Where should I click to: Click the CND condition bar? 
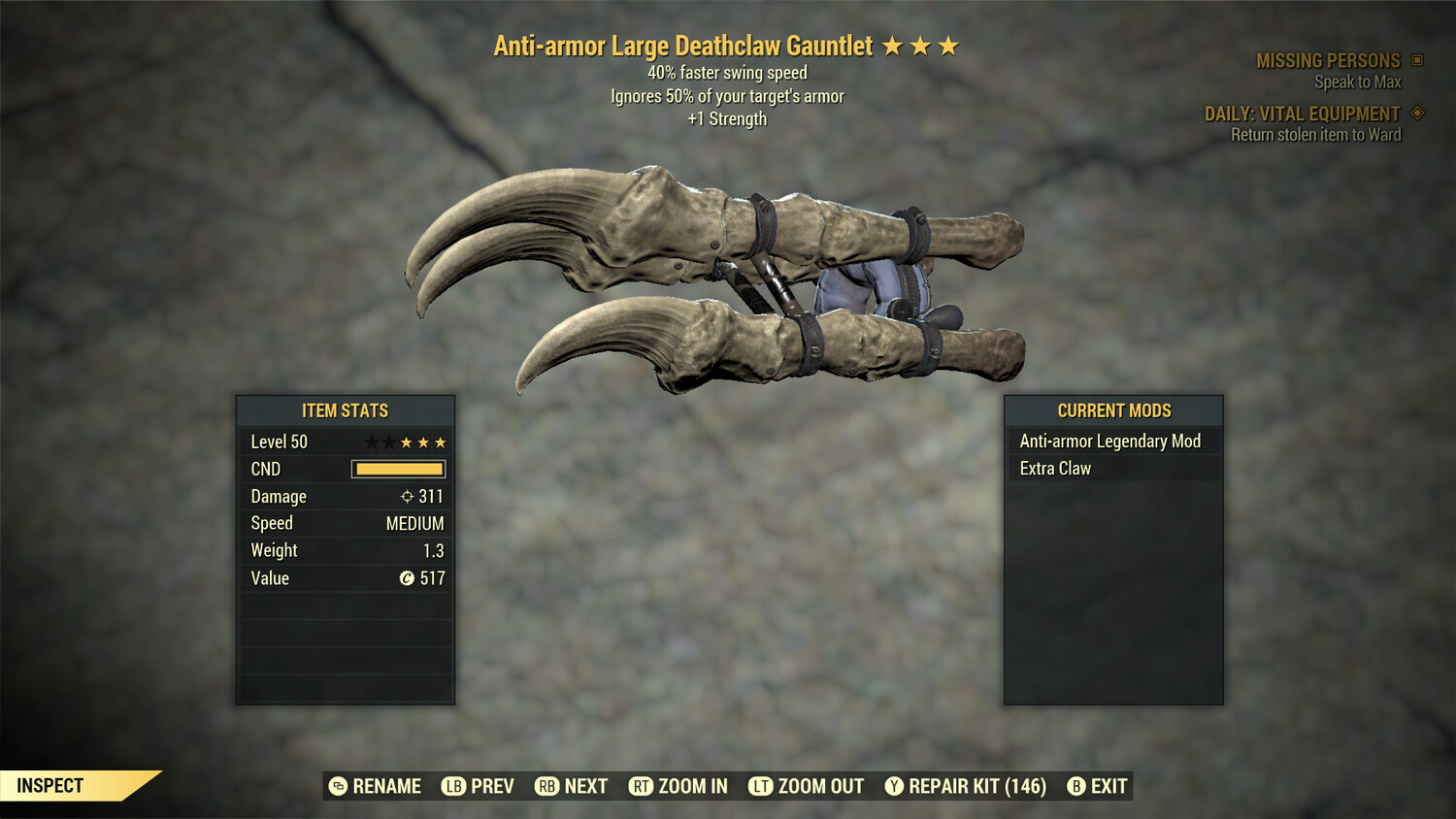point(398,469)
